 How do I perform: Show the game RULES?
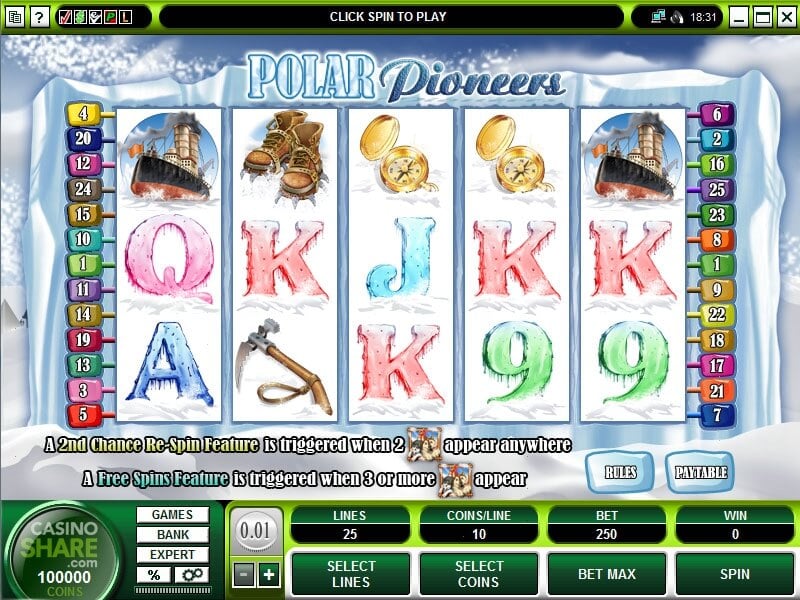tap(618, 471)
